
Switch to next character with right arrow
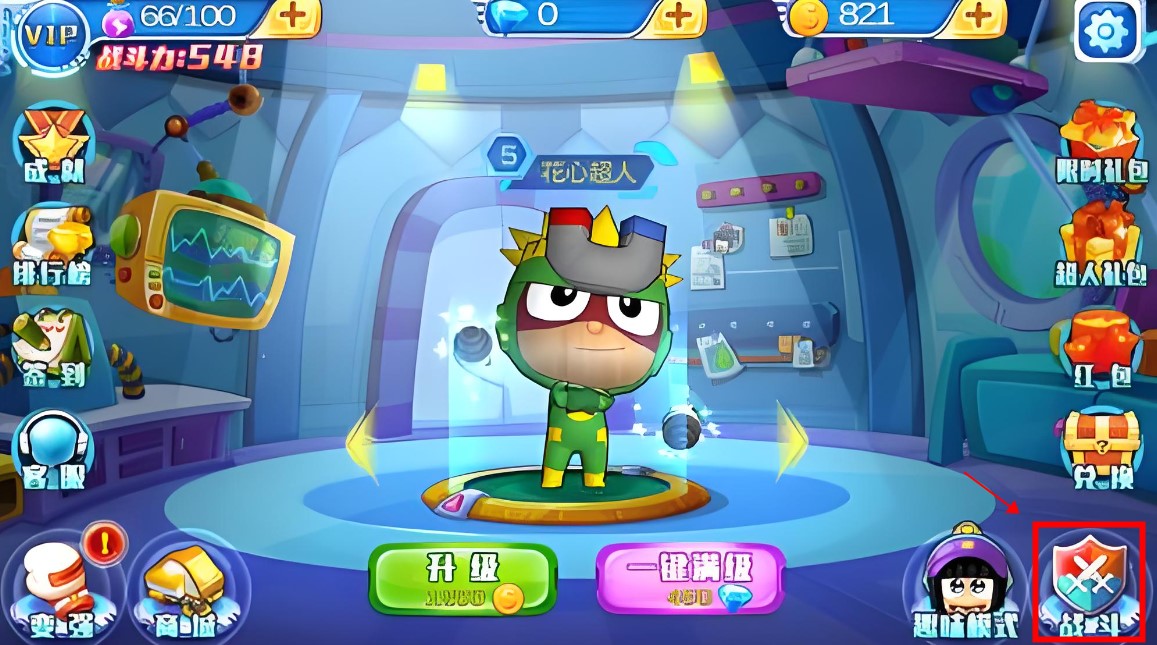click(x=792, y=440)
